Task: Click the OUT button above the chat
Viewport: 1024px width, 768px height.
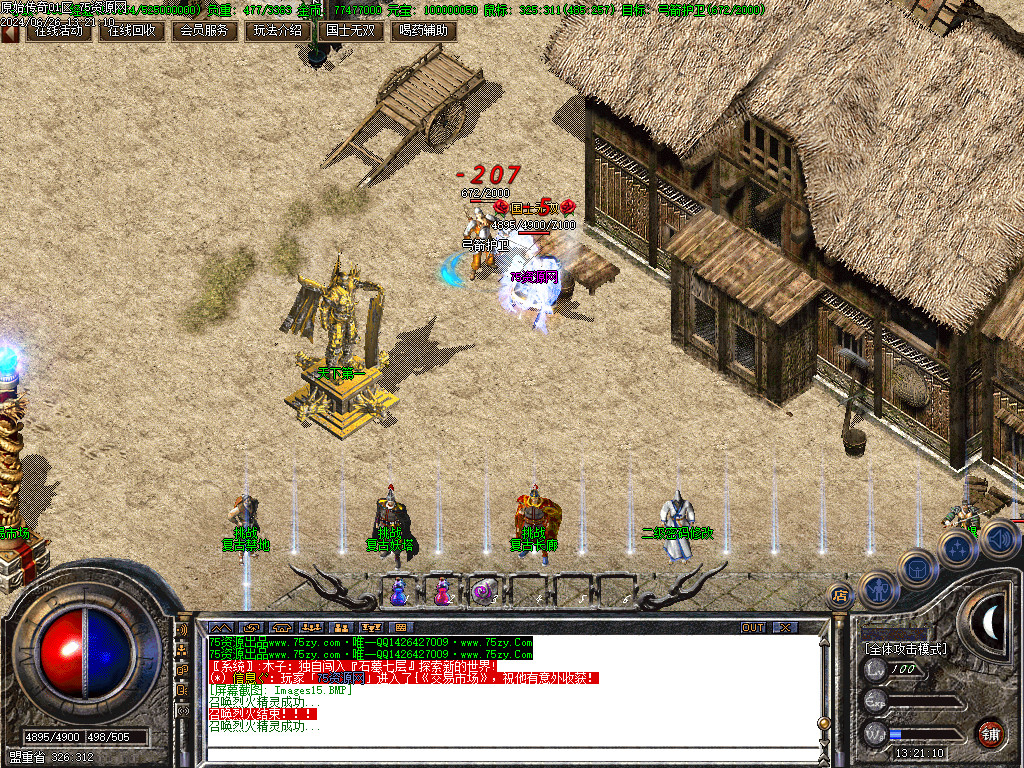Action: point(753,627)
